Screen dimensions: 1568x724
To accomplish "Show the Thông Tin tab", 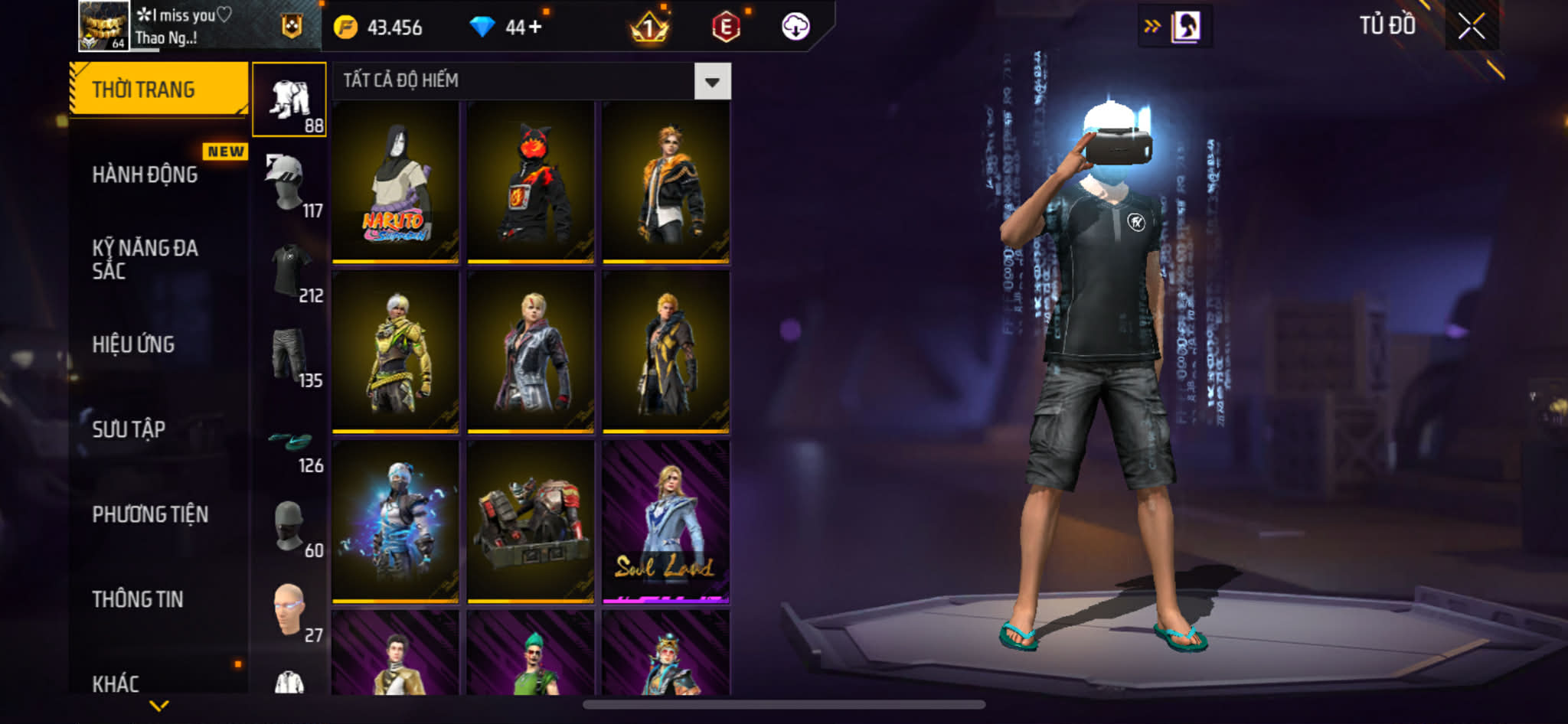I will point(138,599).
